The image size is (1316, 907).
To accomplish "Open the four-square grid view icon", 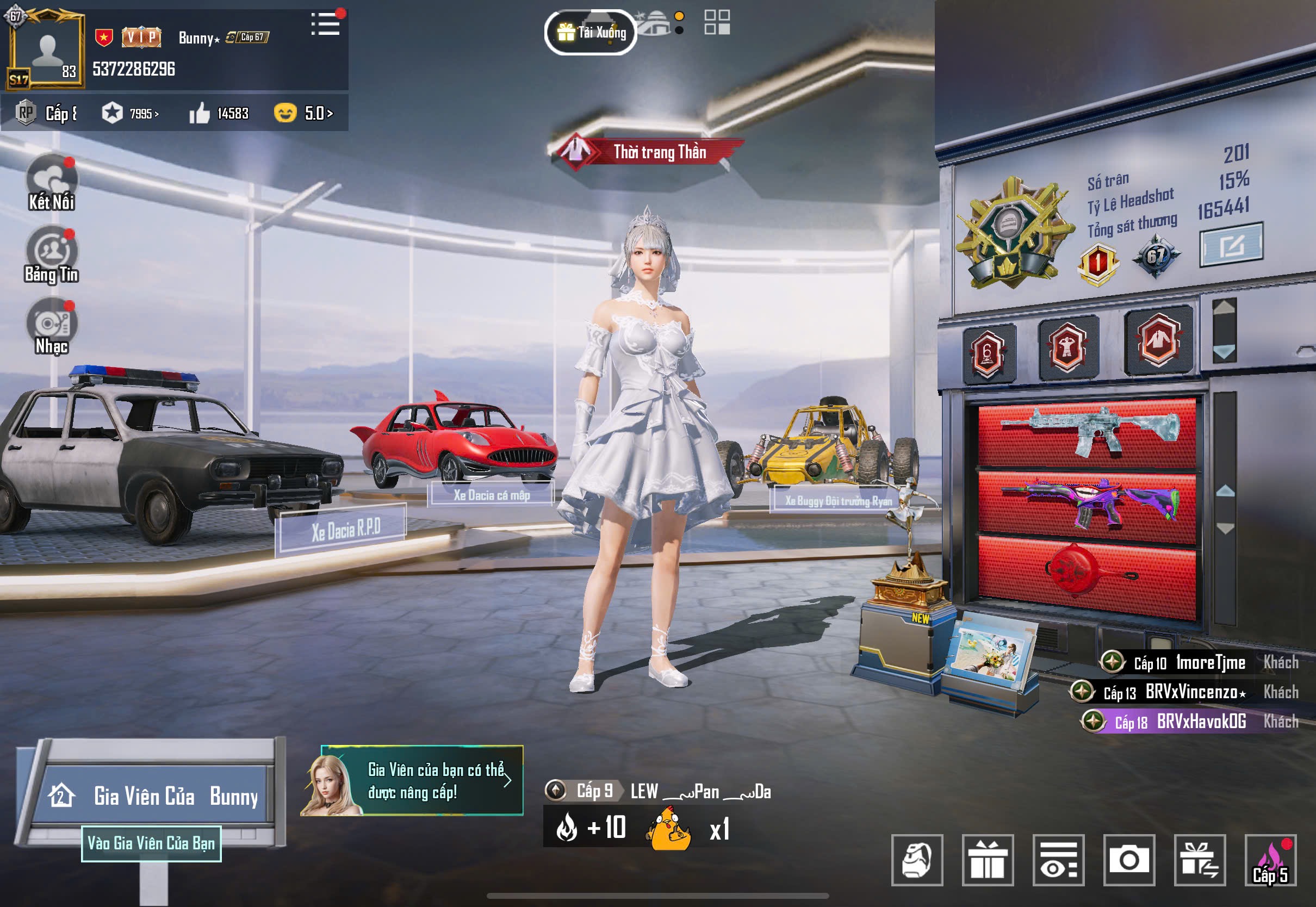I will click(717, 23).
